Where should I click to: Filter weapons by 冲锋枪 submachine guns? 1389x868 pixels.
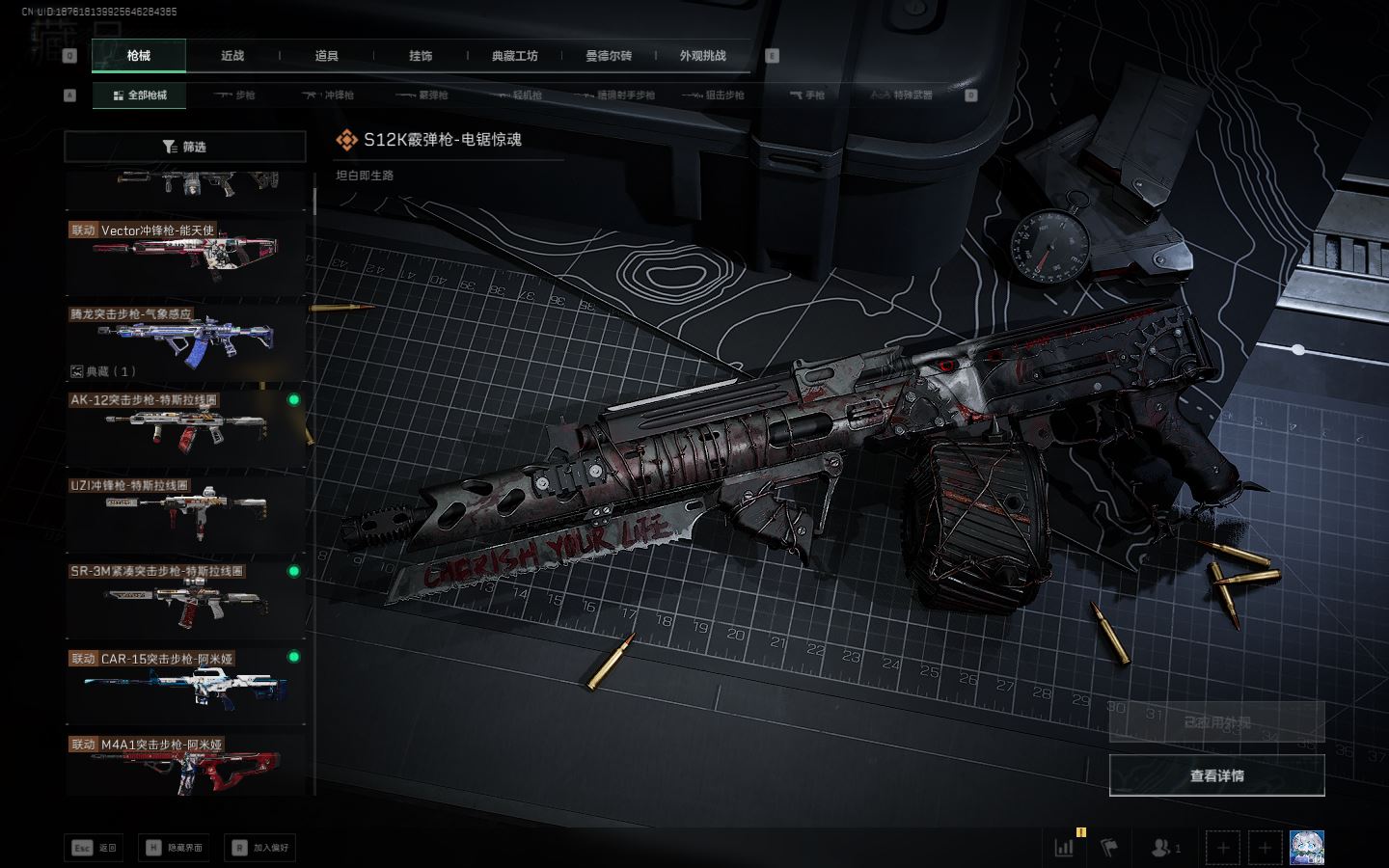329,95
